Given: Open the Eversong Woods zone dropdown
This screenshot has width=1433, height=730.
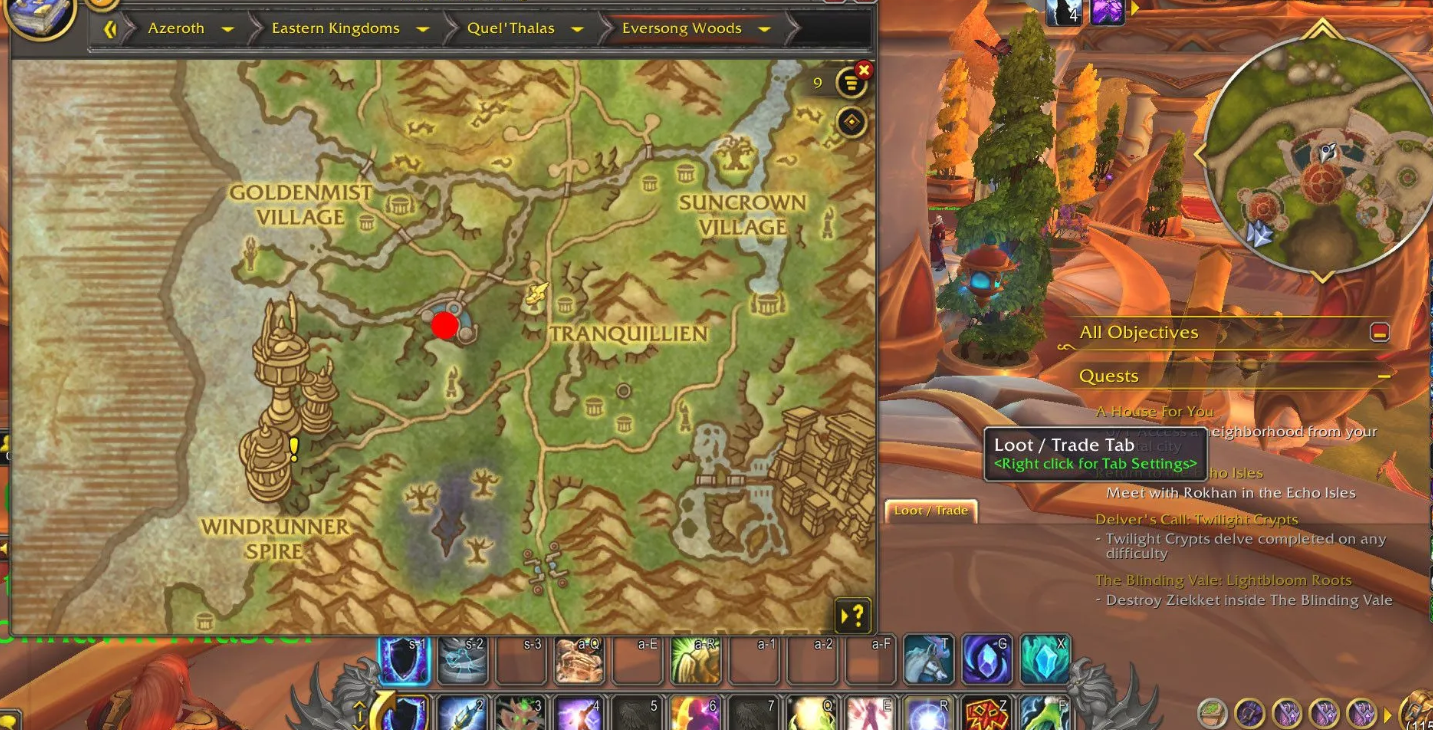Looking at the screenshot, I should pos(765,29).
